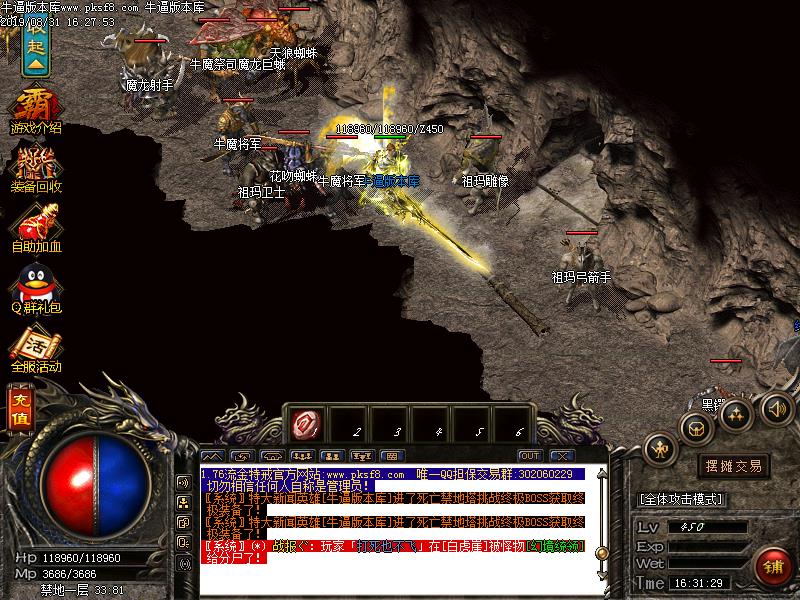Image resolution: width=800 pixels, height=600 pixels.
Task: Toggle sound with the speaker icon
Action: pyautogui.click(x=777, y=408)
